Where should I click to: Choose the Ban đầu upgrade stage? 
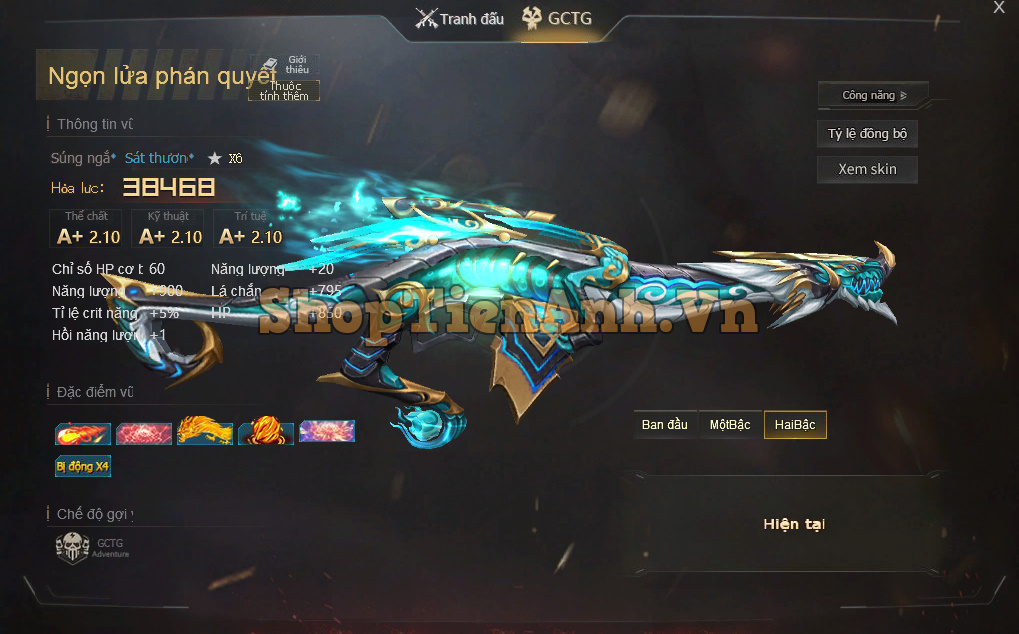pyautogui.click(x=665, y=425)
